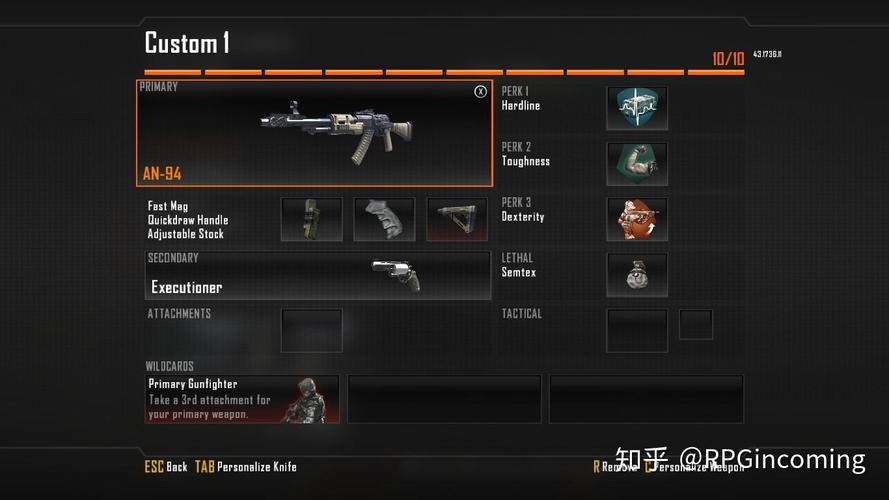Pick the Adjustable Stock attachment icon

coord(457,219)
